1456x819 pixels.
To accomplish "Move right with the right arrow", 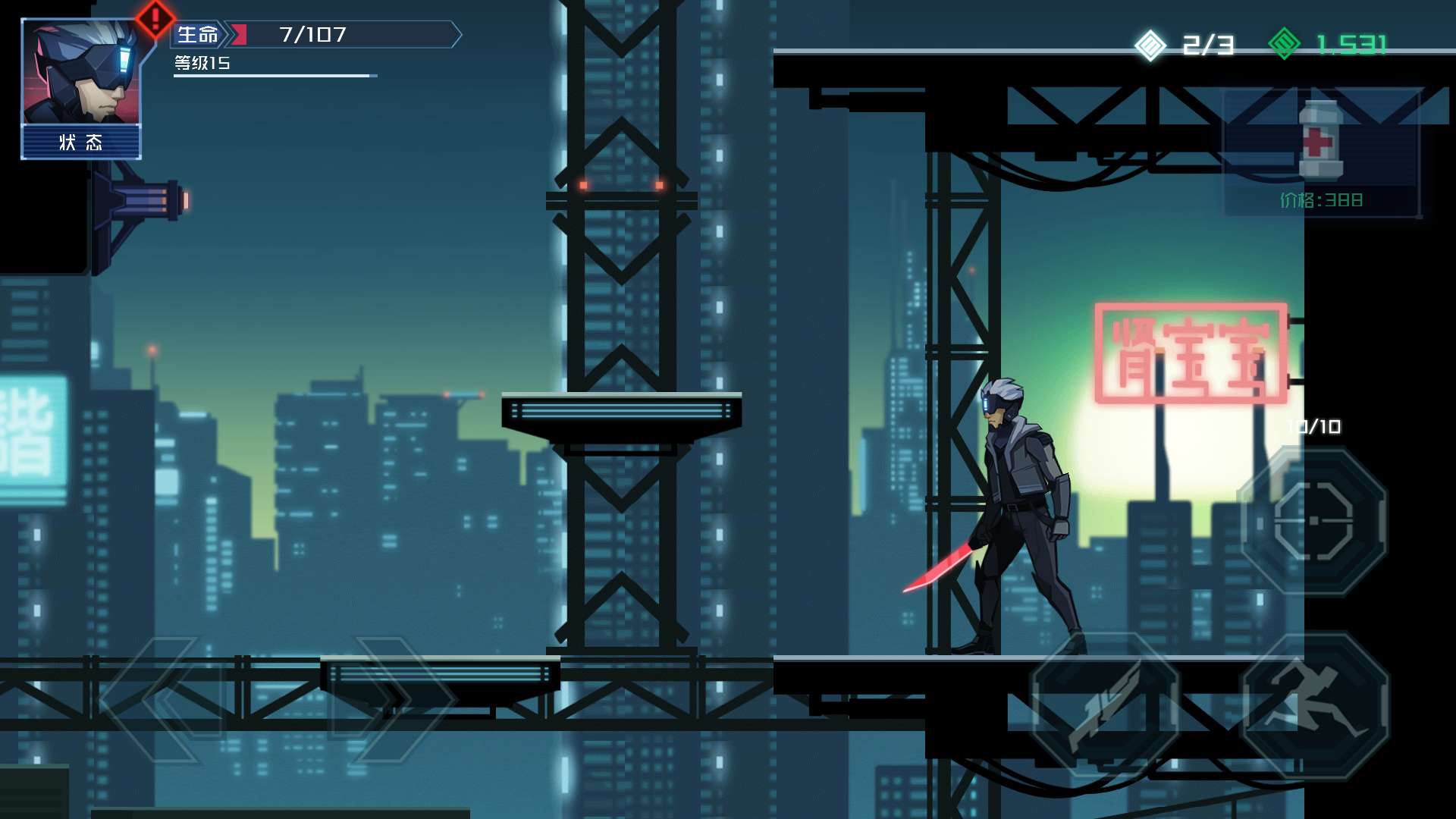I will (x=385, y=699).
